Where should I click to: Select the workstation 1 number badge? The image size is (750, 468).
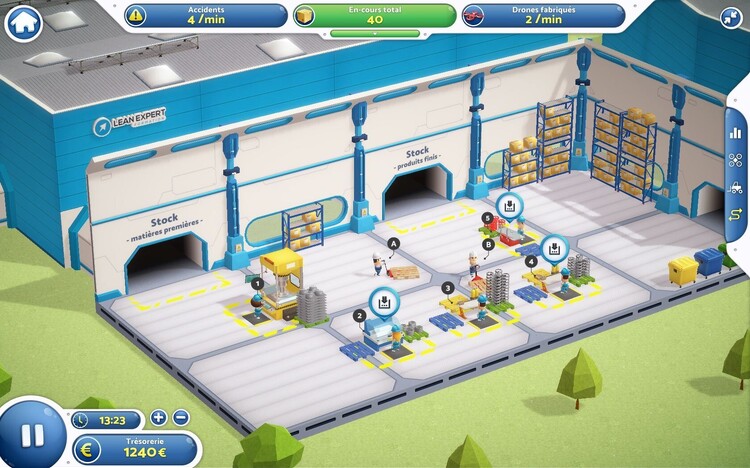pyautogui.click(x=257, y=284)
